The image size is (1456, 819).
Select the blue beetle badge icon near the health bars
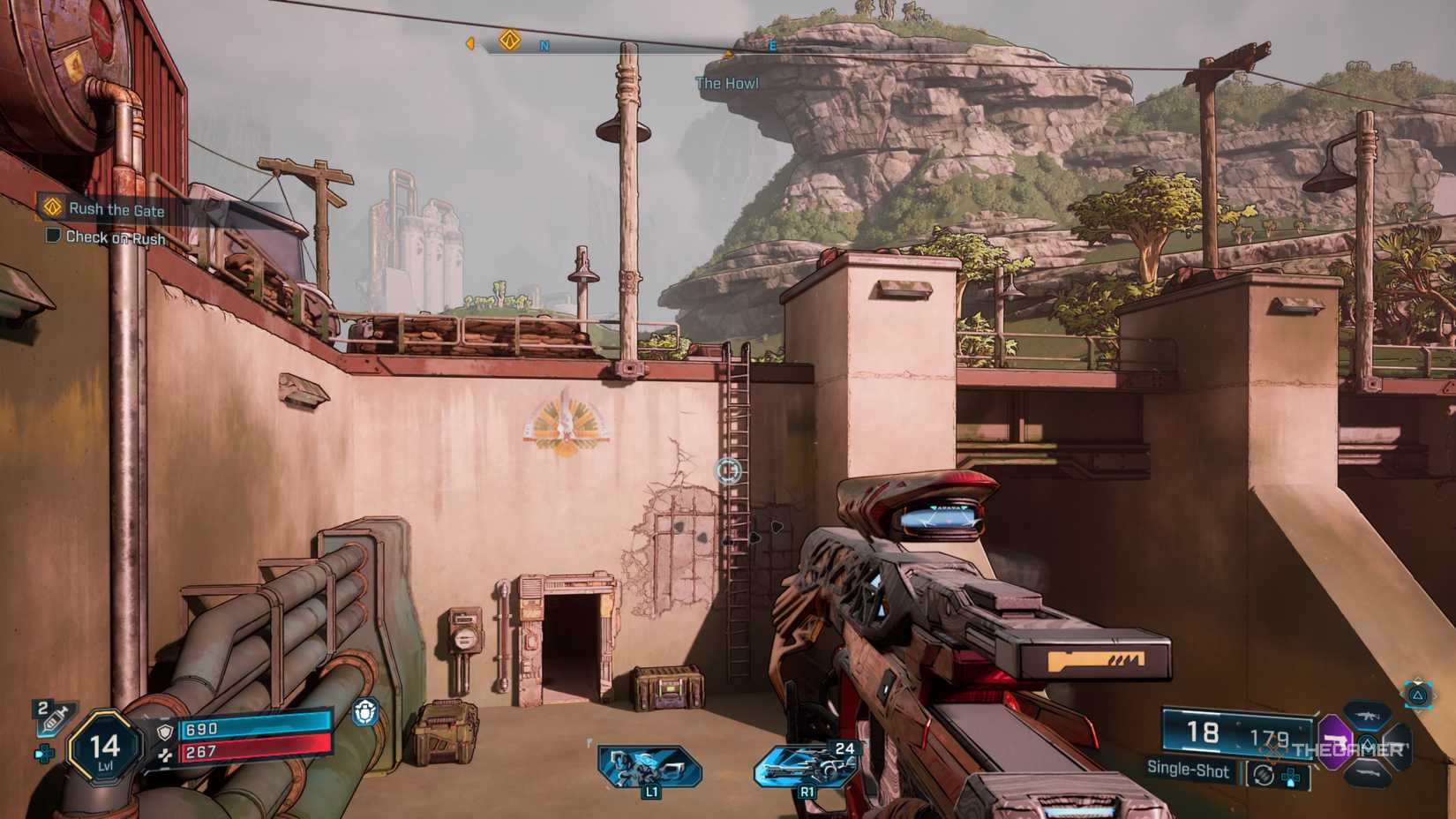tap(365, 711)
